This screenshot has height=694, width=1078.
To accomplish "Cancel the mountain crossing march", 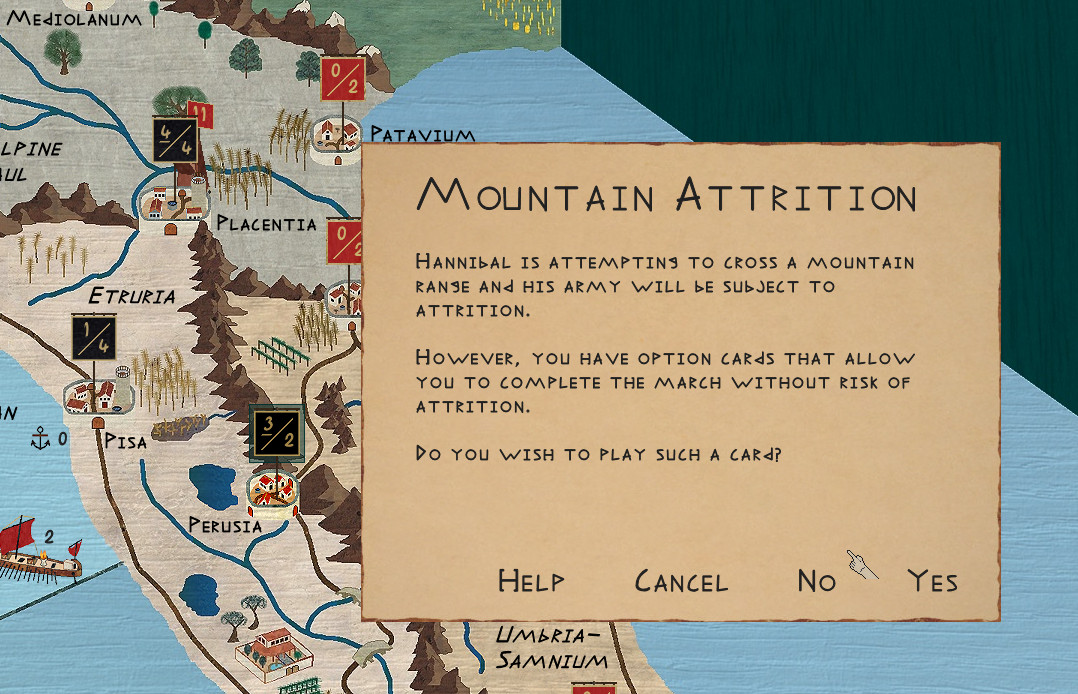I will [x=681, y=581].
